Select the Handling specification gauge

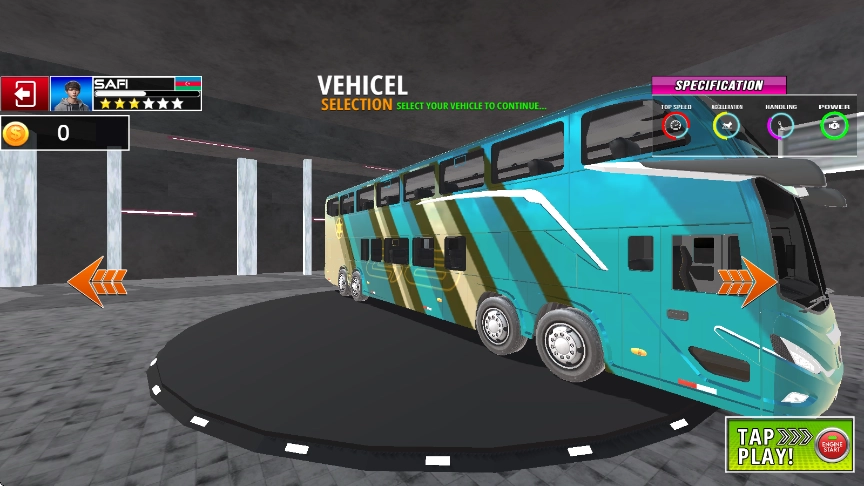coord(781,125)
